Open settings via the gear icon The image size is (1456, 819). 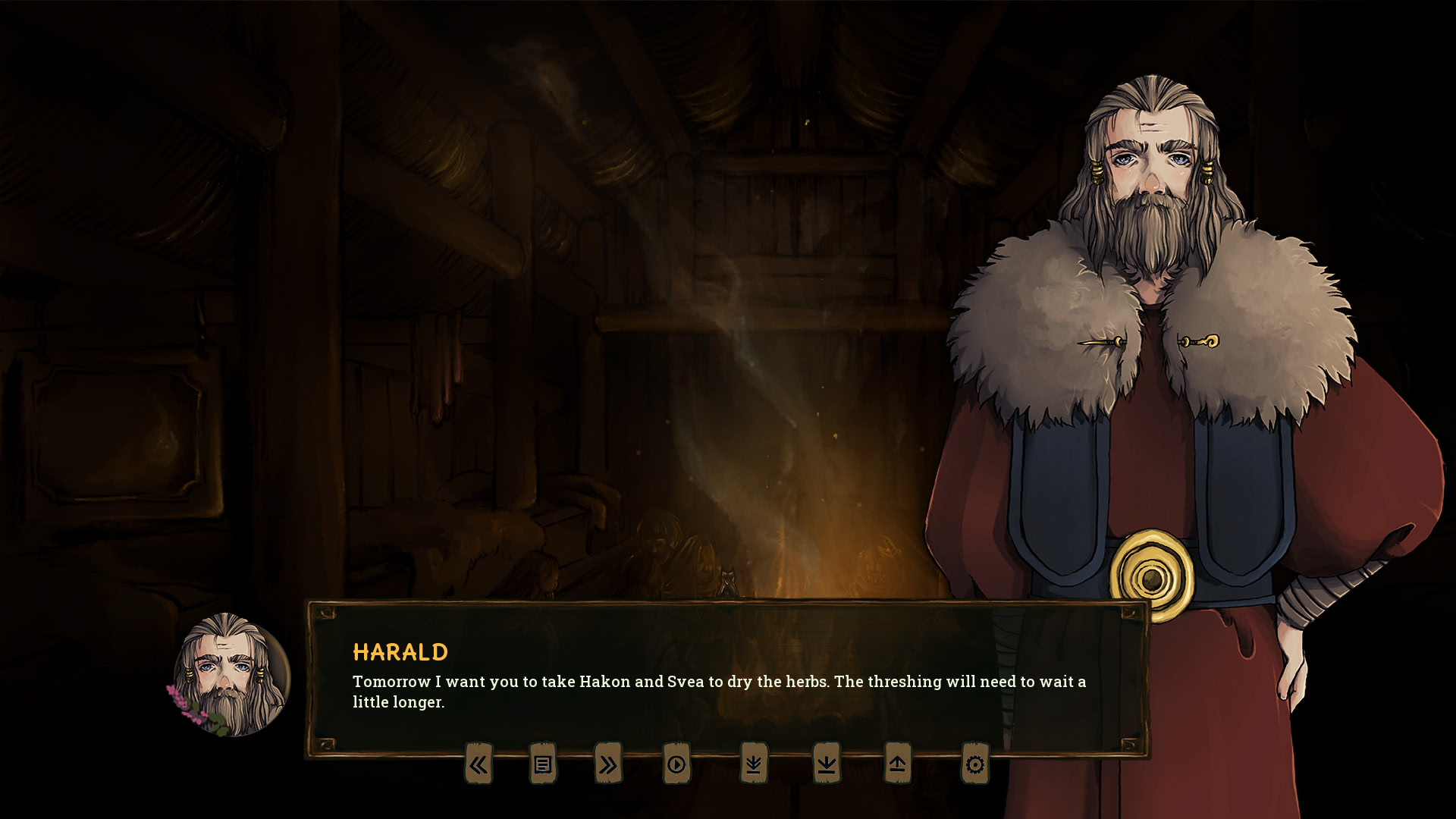tap(975, 764)
